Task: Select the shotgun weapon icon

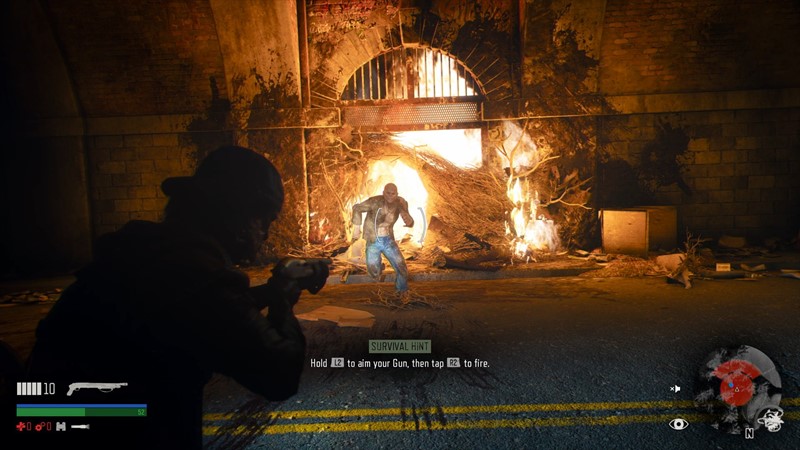Action: (x=97, y=388)
